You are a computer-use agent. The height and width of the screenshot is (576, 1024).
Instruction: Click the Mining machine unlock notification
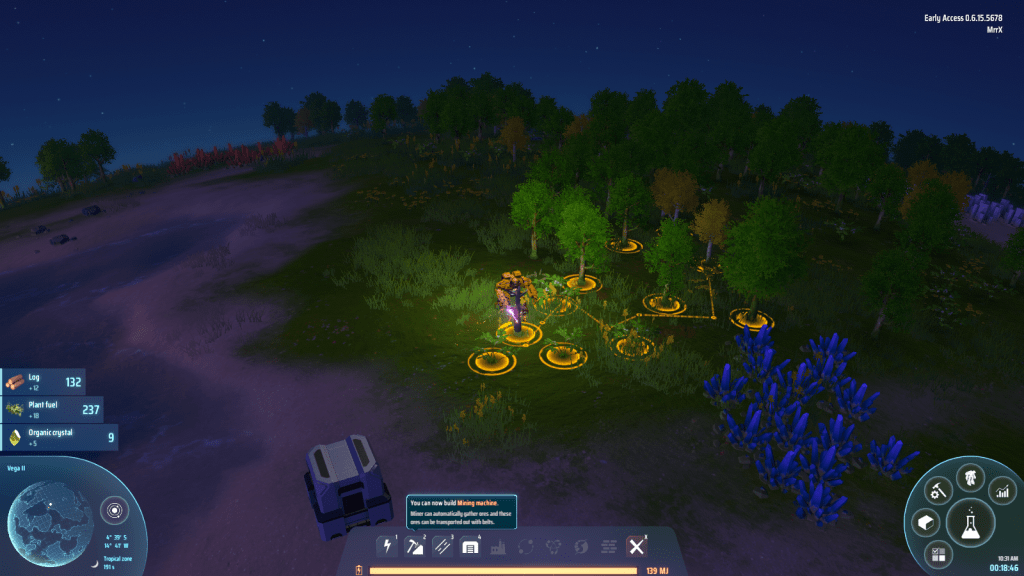(x=462, y=508)
